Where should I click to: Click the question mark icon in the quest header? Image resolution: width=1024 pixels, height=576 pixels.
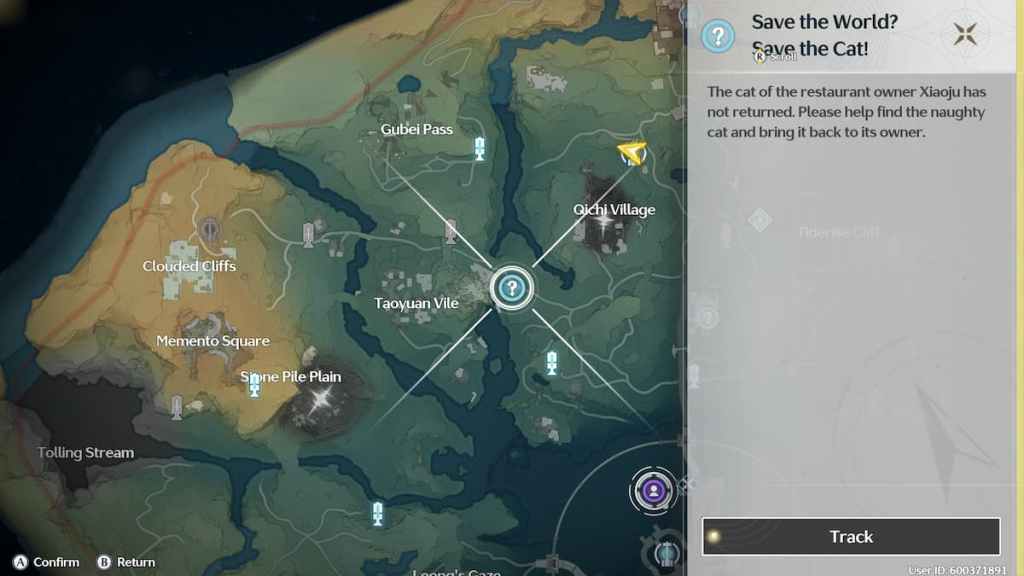[717, 37]
